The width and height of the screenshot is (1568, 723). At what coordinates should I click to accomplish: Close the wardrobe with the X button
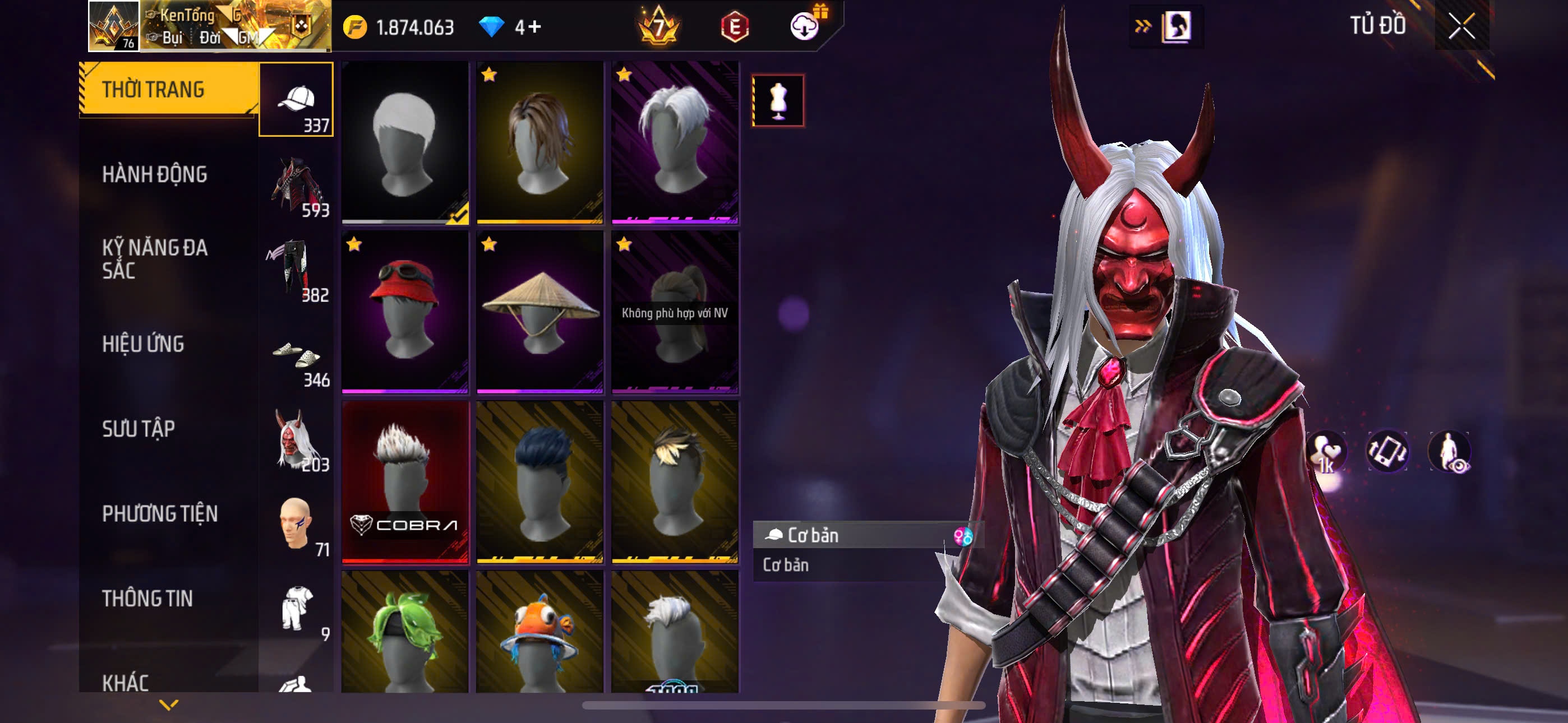click(1461, 26)
